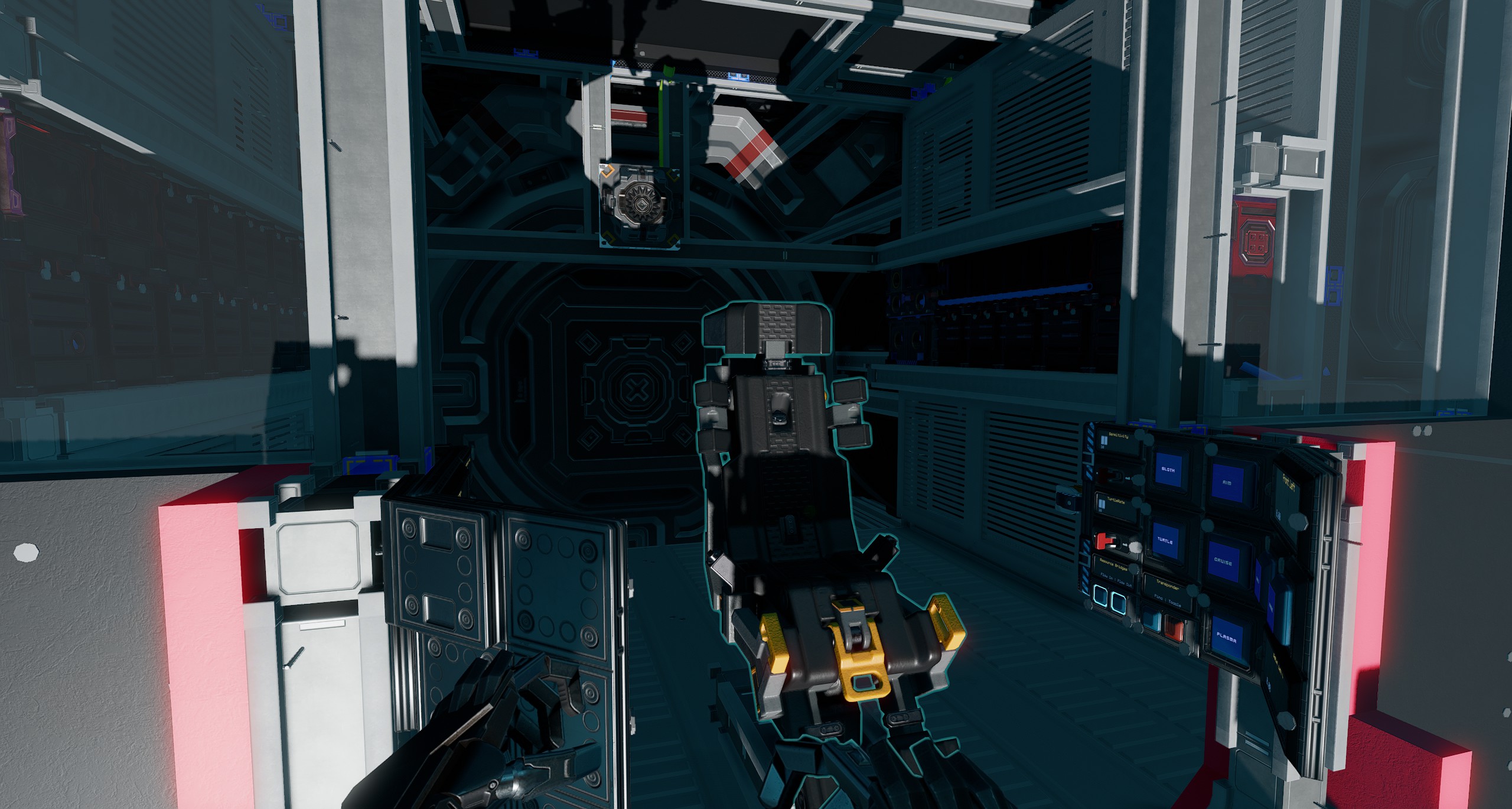Click the blue Transponder Ping button

click(x=1152, y=622)
